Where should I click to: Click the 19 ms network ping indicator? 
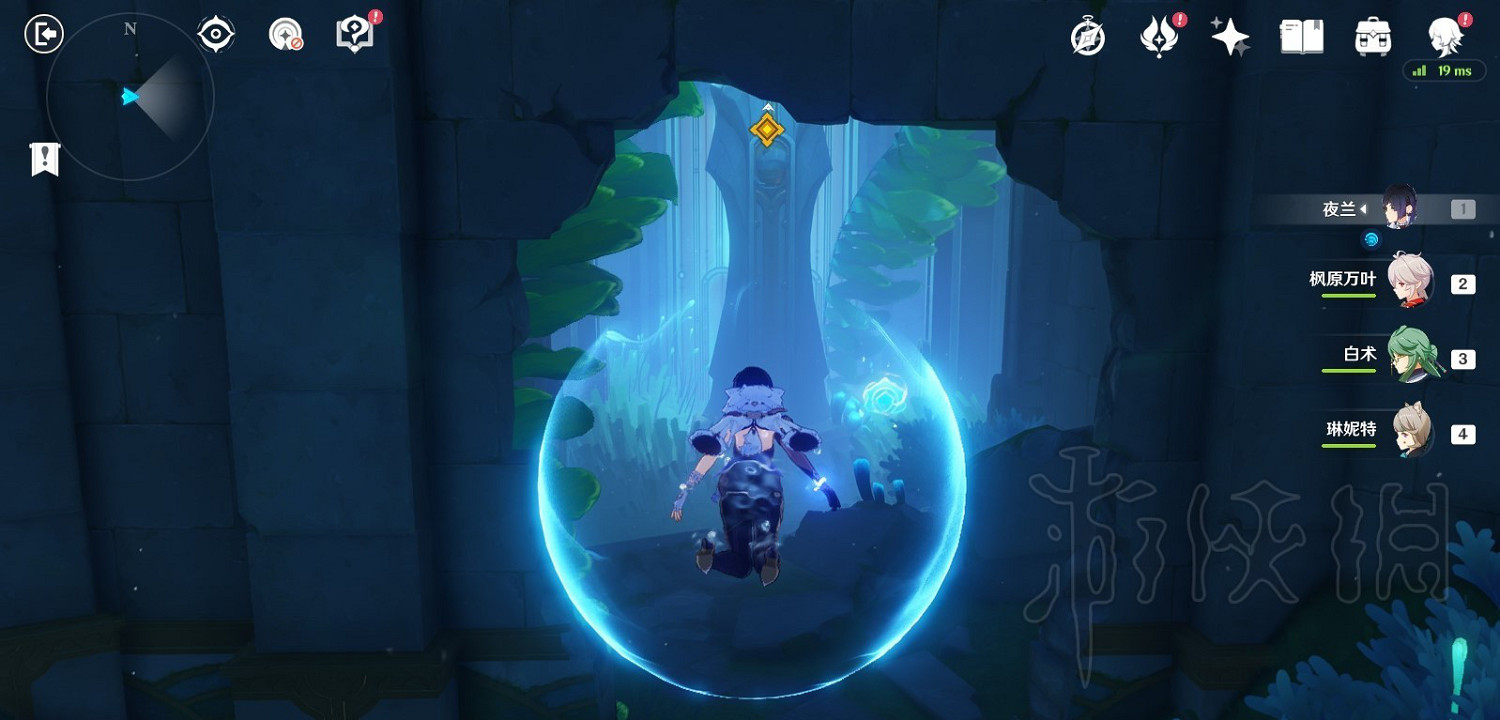1444,72
